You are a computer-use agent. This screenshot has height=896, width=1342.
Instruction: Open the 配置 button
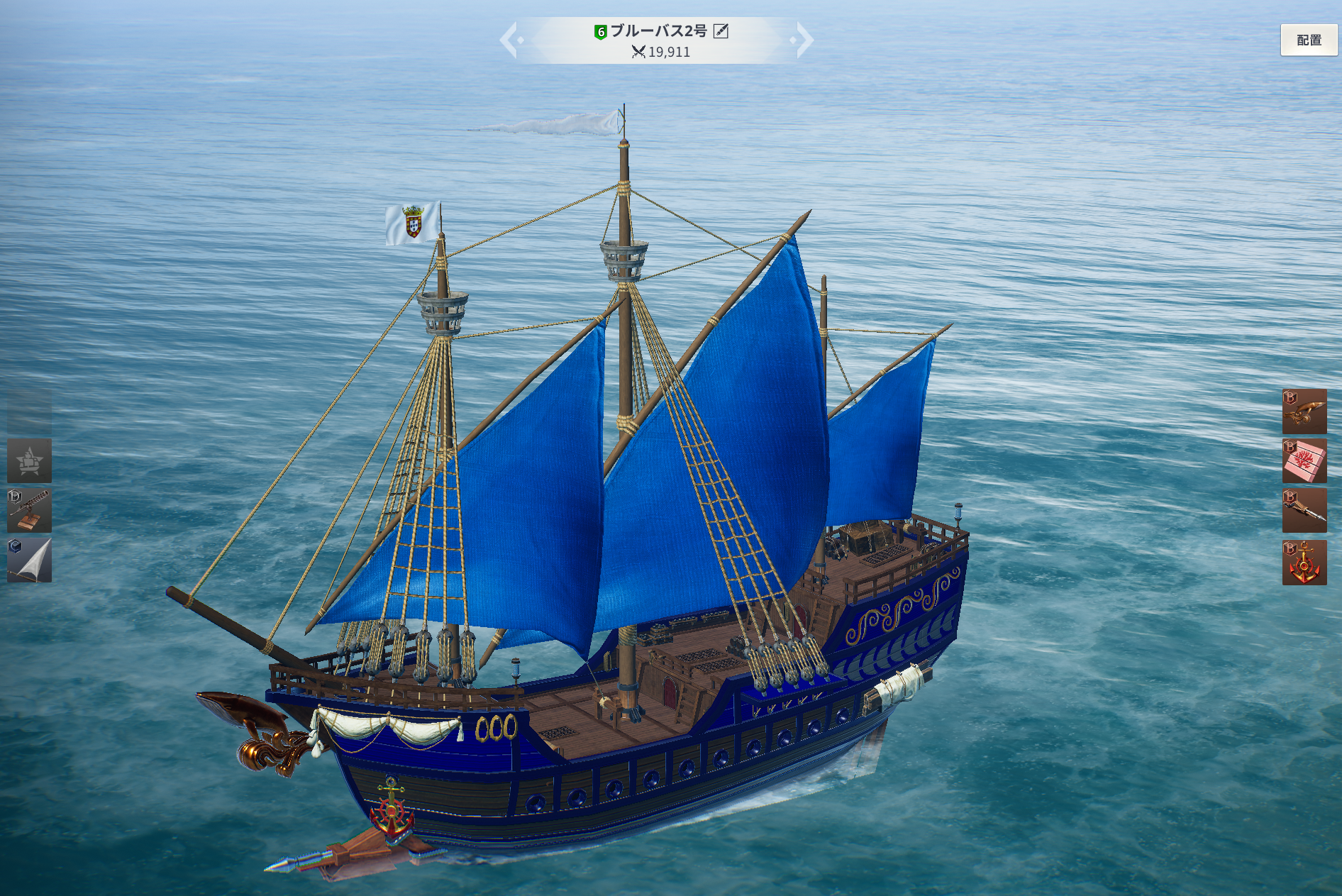point(1309,40)
